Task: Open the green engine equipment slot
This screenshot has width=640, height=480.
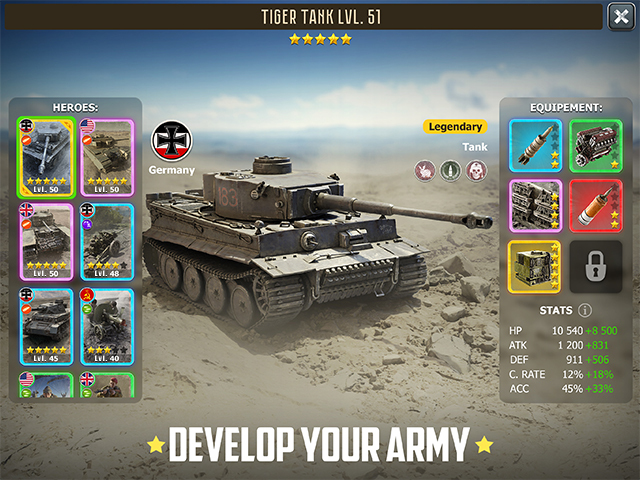Action: 595,146
